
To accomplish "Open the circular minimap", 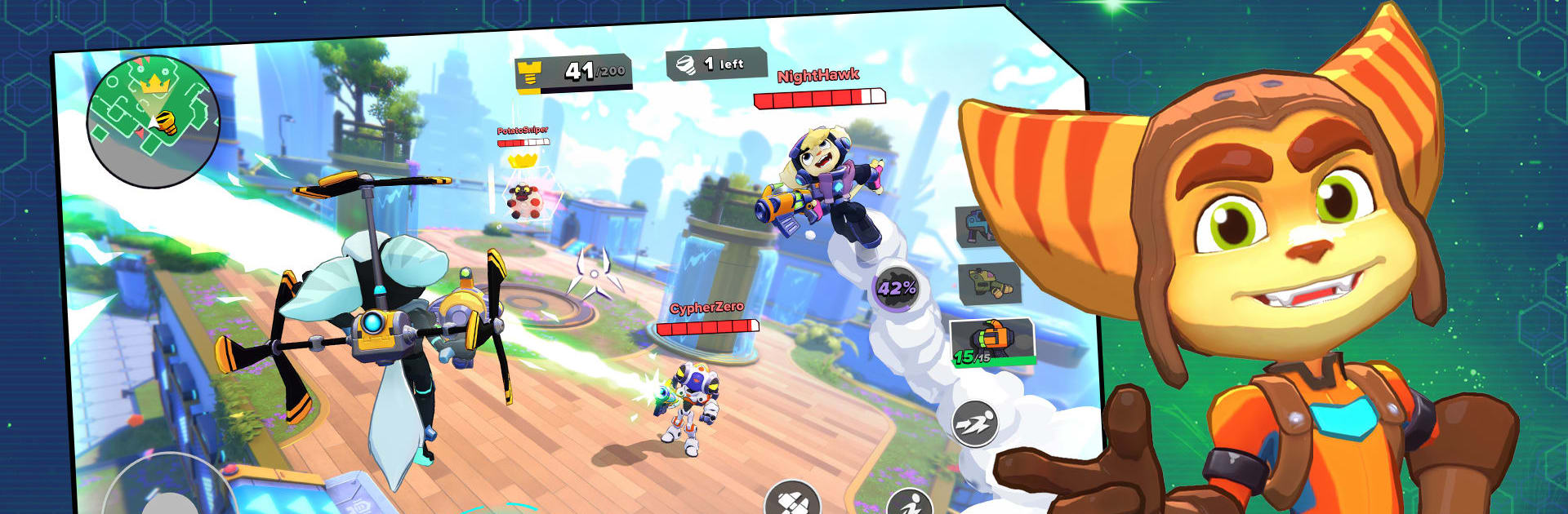I will click(153, 121).
